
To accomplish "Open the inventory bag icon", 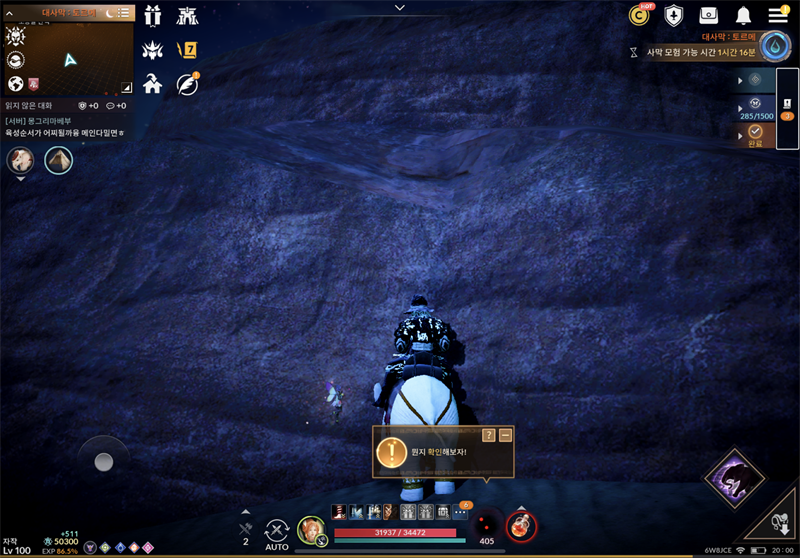I will (x=709, y=15).
